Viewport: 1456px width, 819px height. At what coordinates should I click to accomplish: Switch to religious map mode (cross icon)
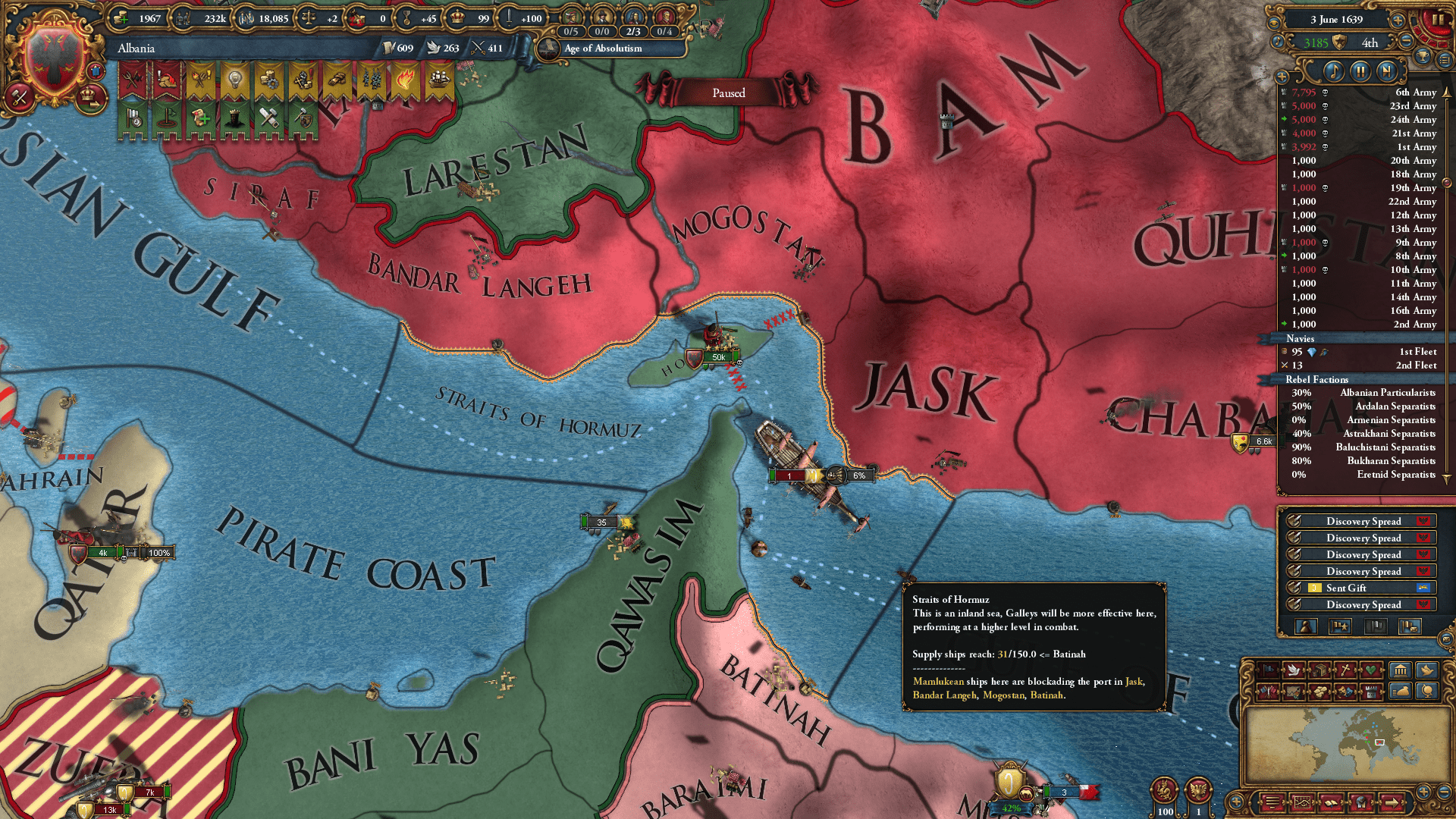[x=1345, y=670]
